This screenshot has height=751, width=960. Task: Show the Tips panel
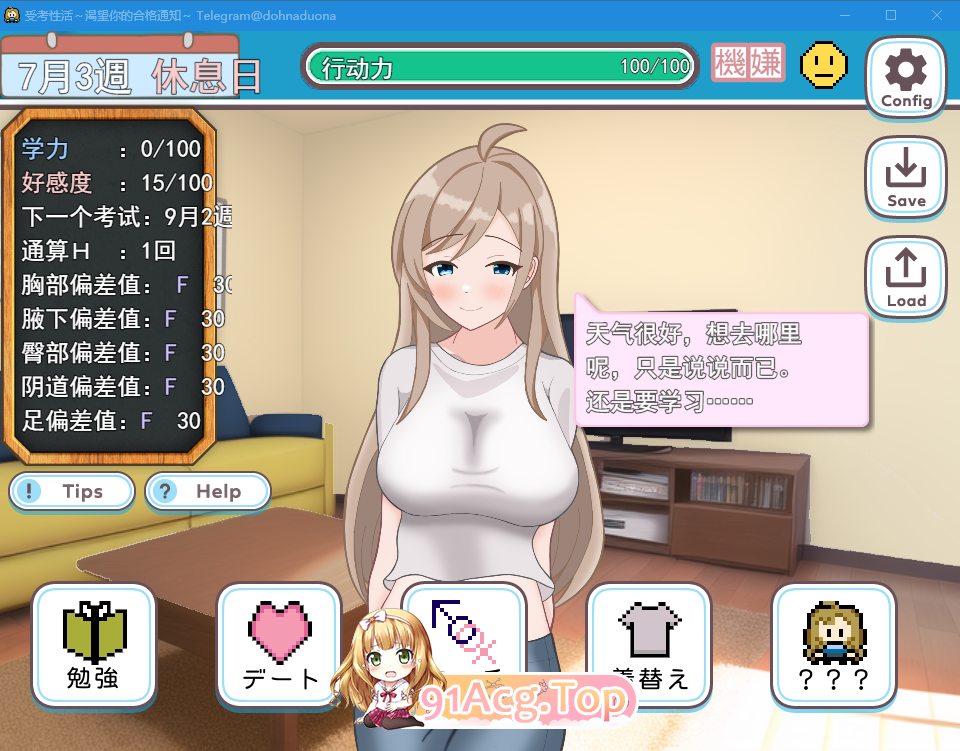pyautogui.click(x=72, y=491)
